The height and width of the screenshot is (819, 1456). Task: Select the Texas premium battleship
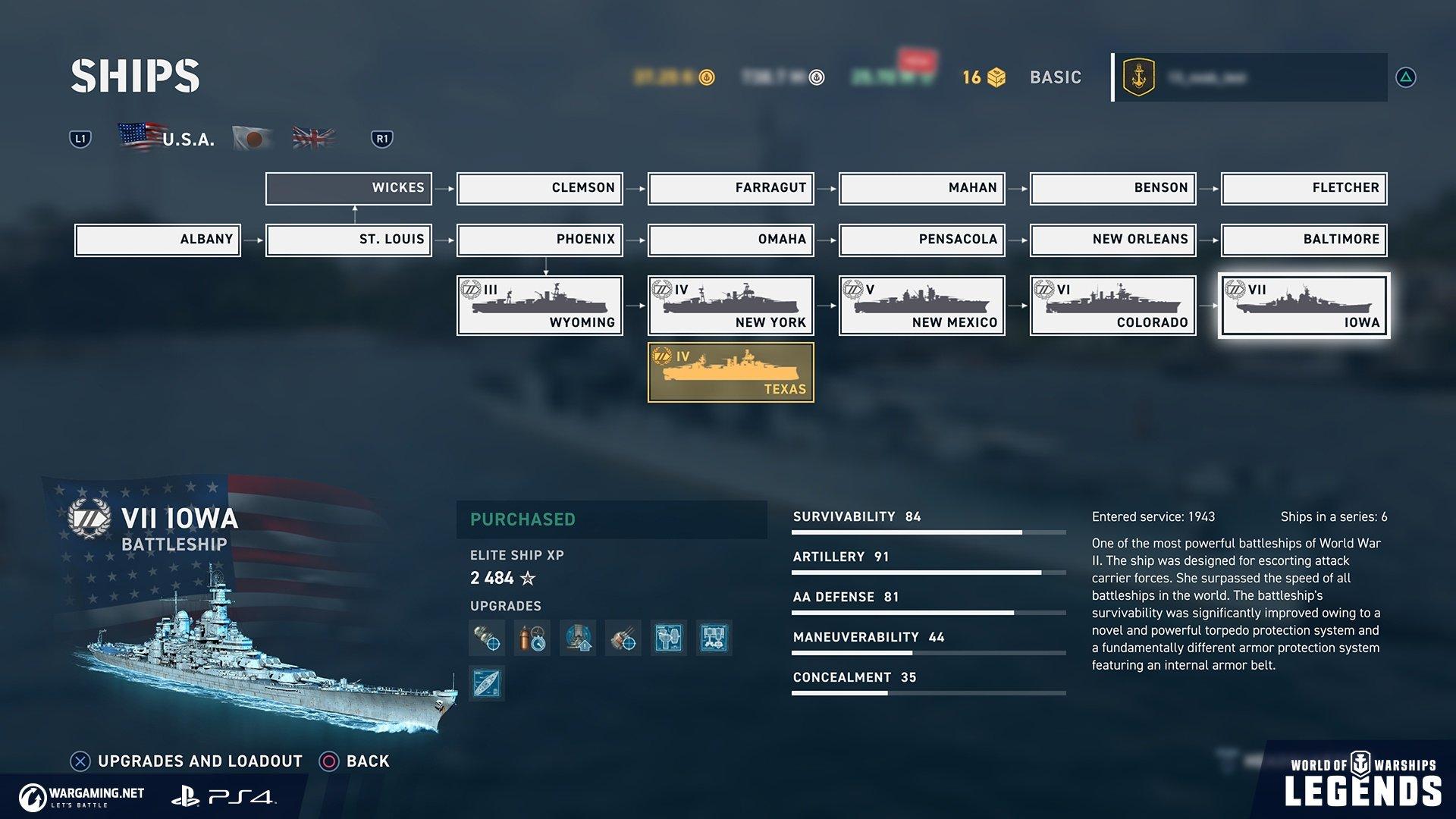click(x=730, y=372)
